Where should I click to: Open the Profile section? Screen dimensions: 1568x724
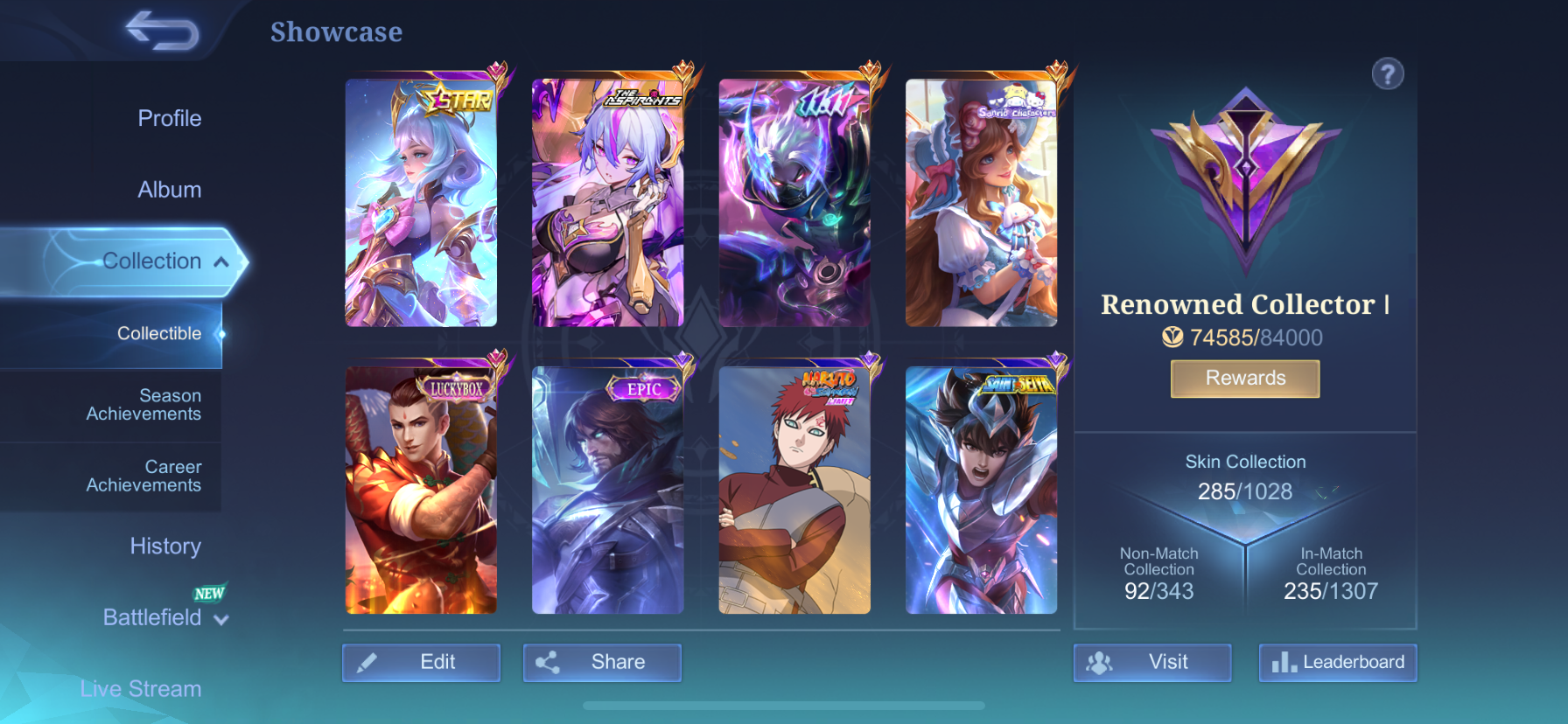click(x=169, y=118)
